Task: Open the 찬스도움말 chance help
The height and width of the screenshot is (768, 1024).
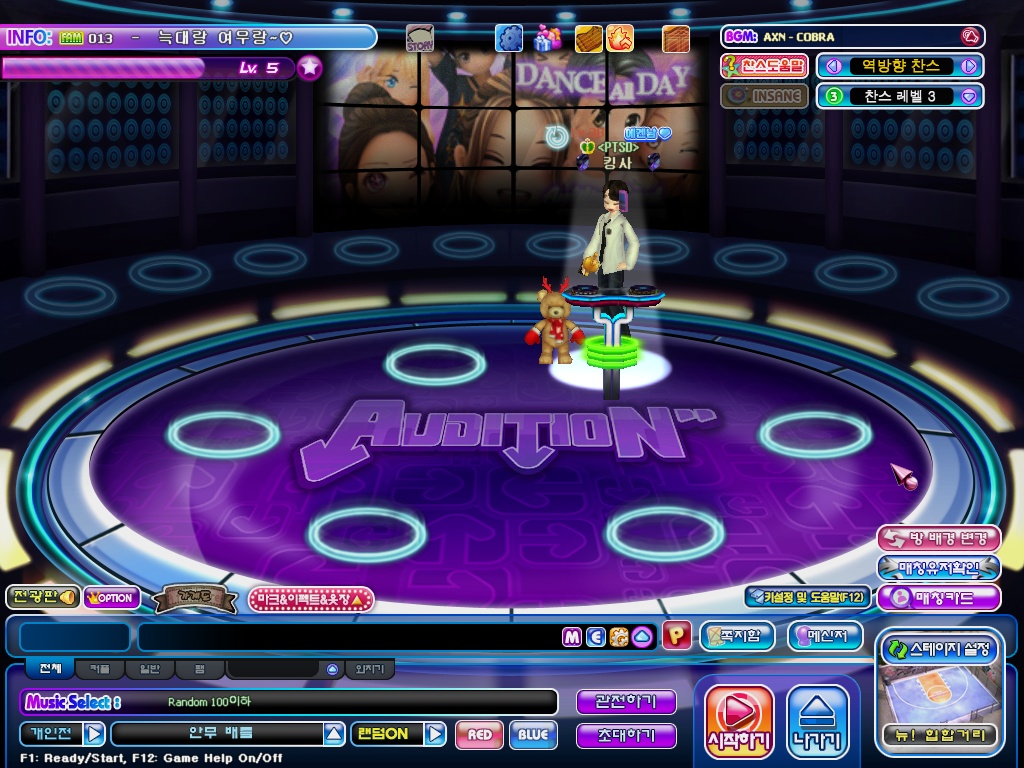Action: (764, 66)
